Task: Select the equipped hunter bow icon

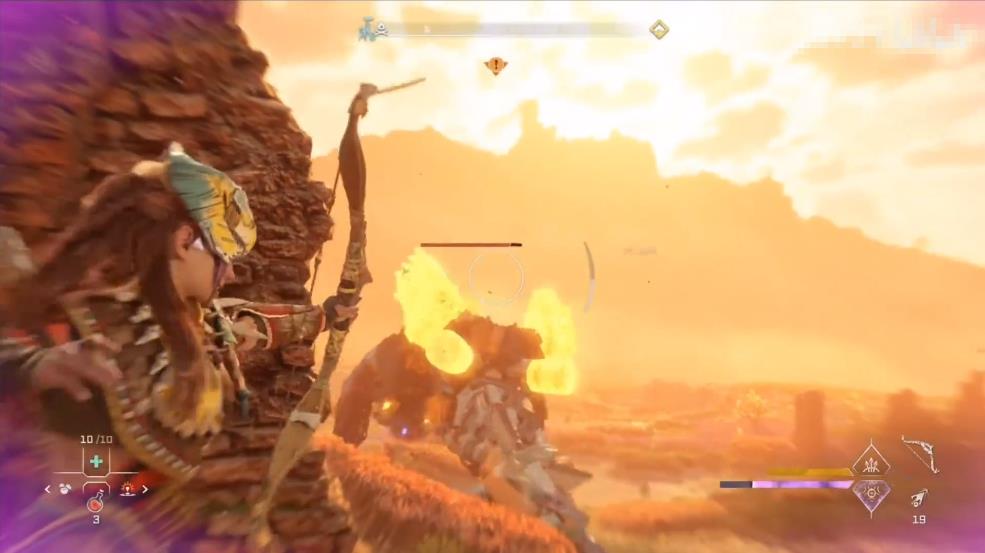Action: [x=920, y=453]
